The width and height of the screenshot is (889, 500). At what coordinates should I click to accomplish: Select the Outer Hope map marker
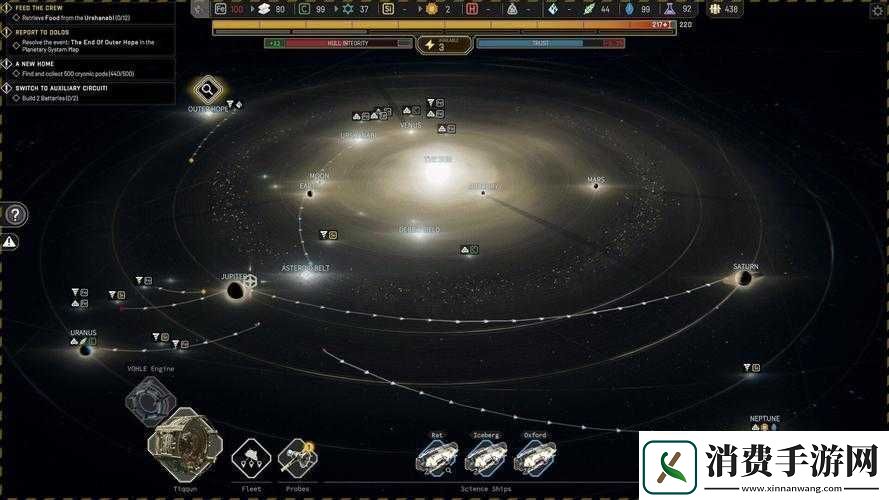pos(208,89)
